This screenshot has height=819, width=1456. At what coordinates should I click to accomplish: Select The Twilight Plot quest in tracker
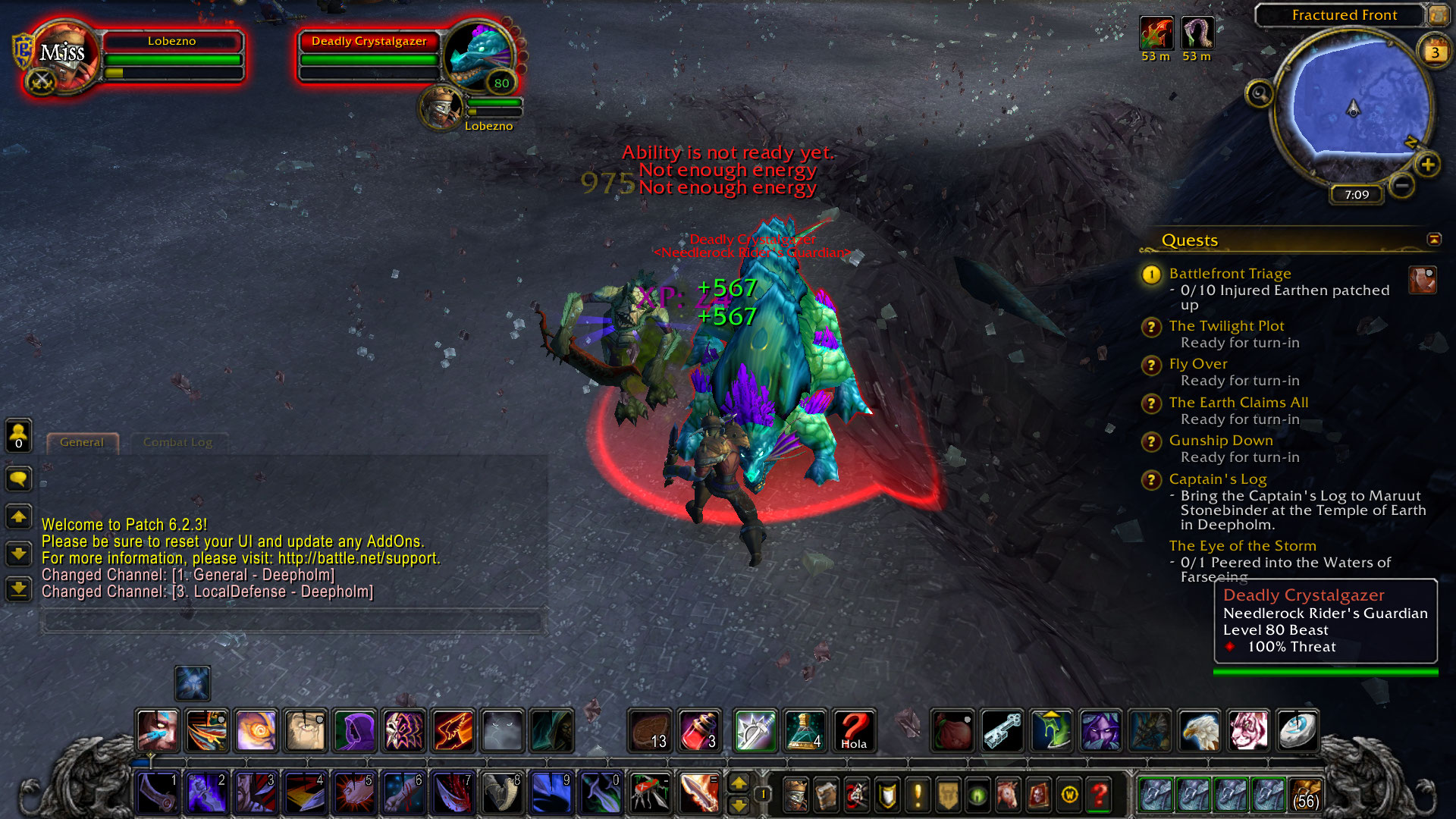point(1226,326)
